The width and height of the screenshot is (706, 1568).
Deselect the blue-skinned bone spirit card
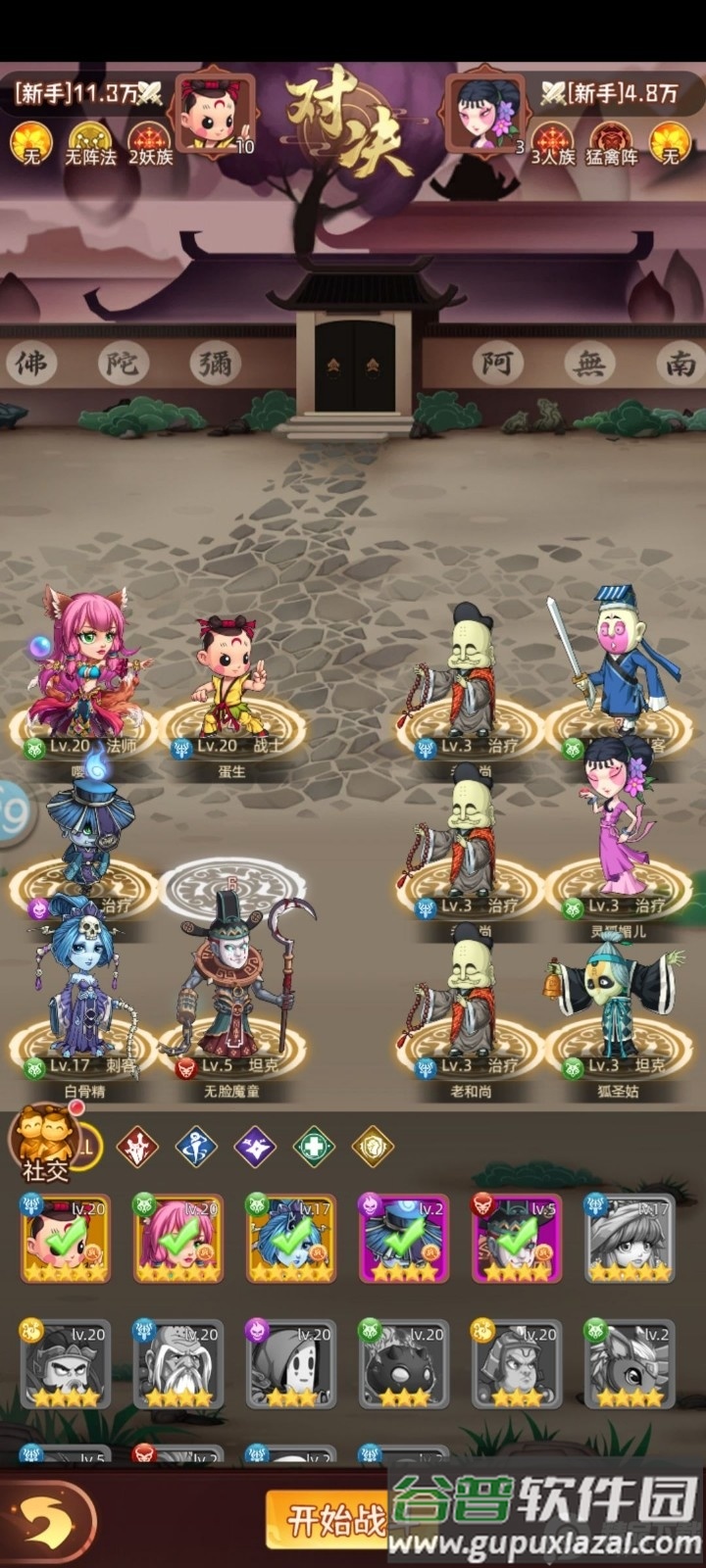click(x=291, y=1238)
